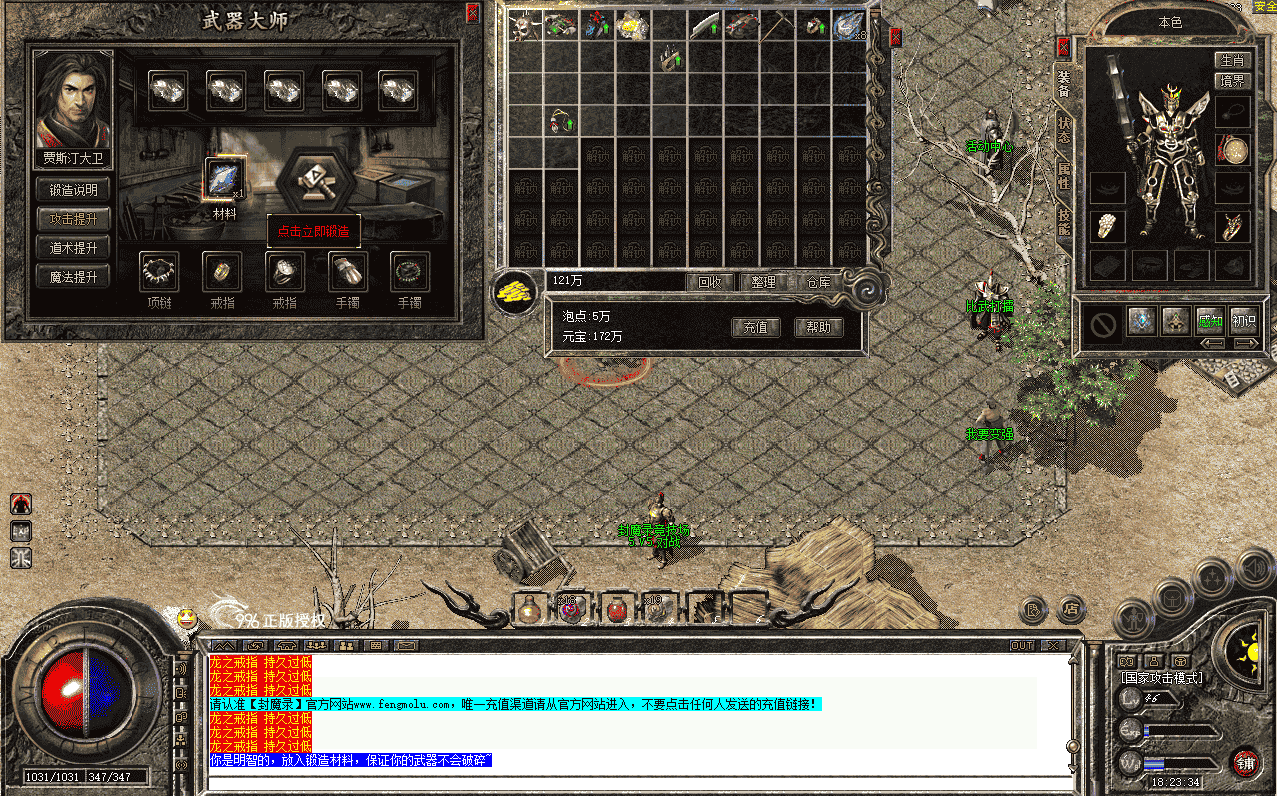Open the 境界 realm panel
Viewport: 1277px width, 796px height.
coord(1232,81)
